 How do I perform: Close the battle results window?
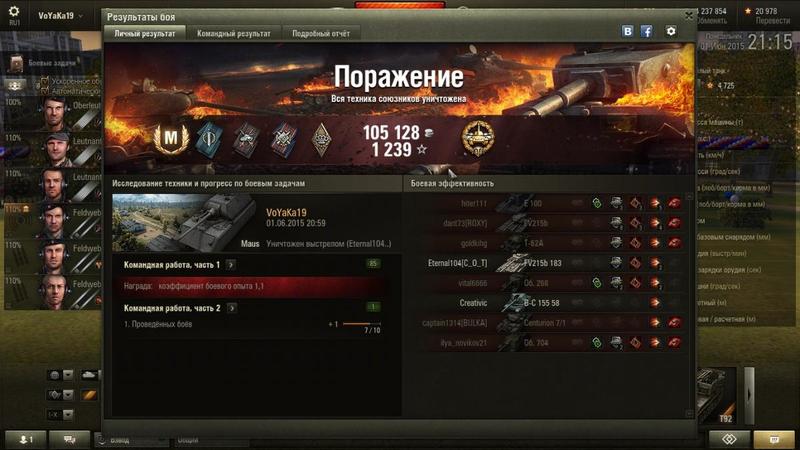[x=689, y=16]
